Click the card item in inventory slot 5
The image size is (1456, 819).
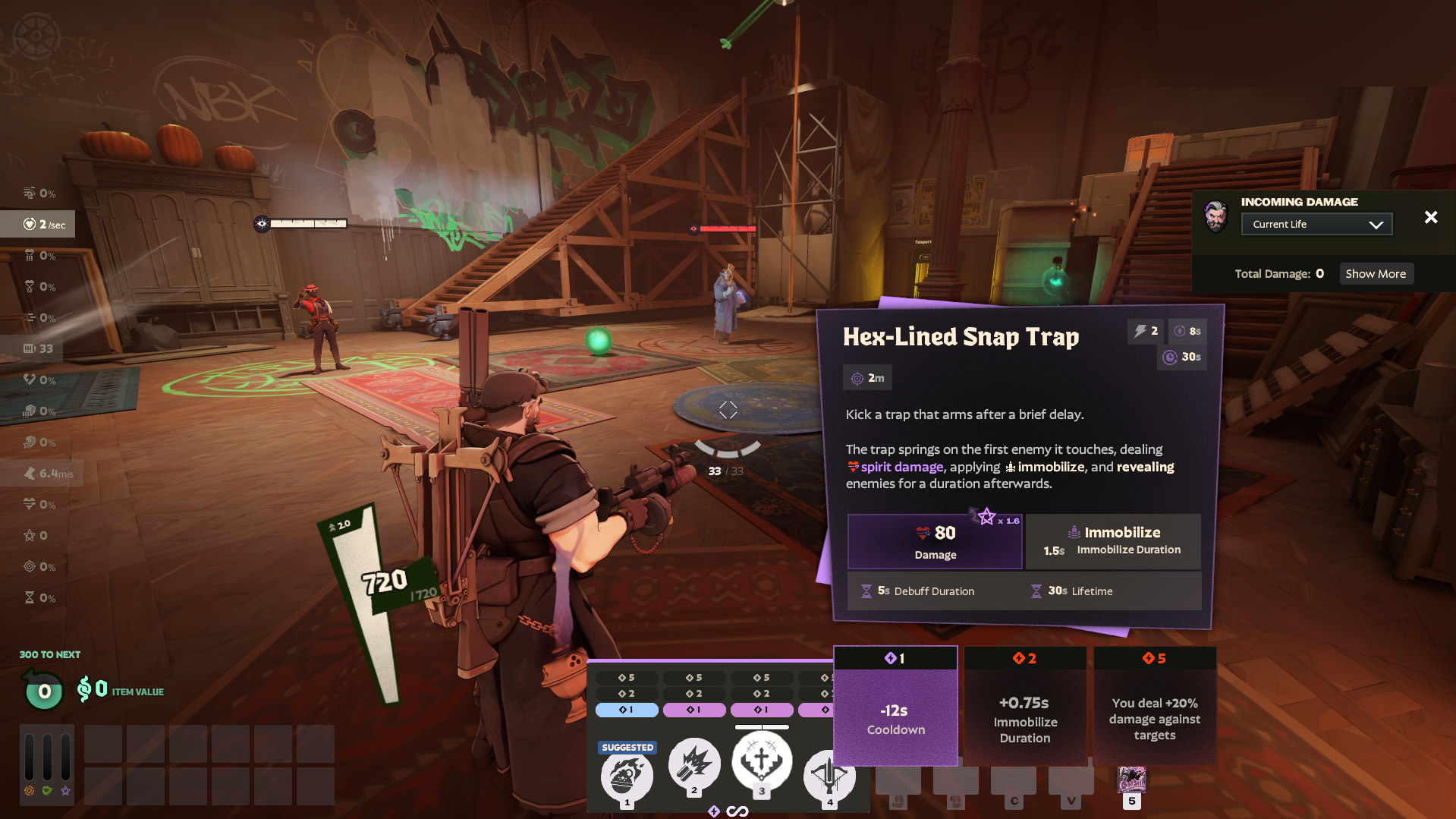click(x=1132, y=780)
